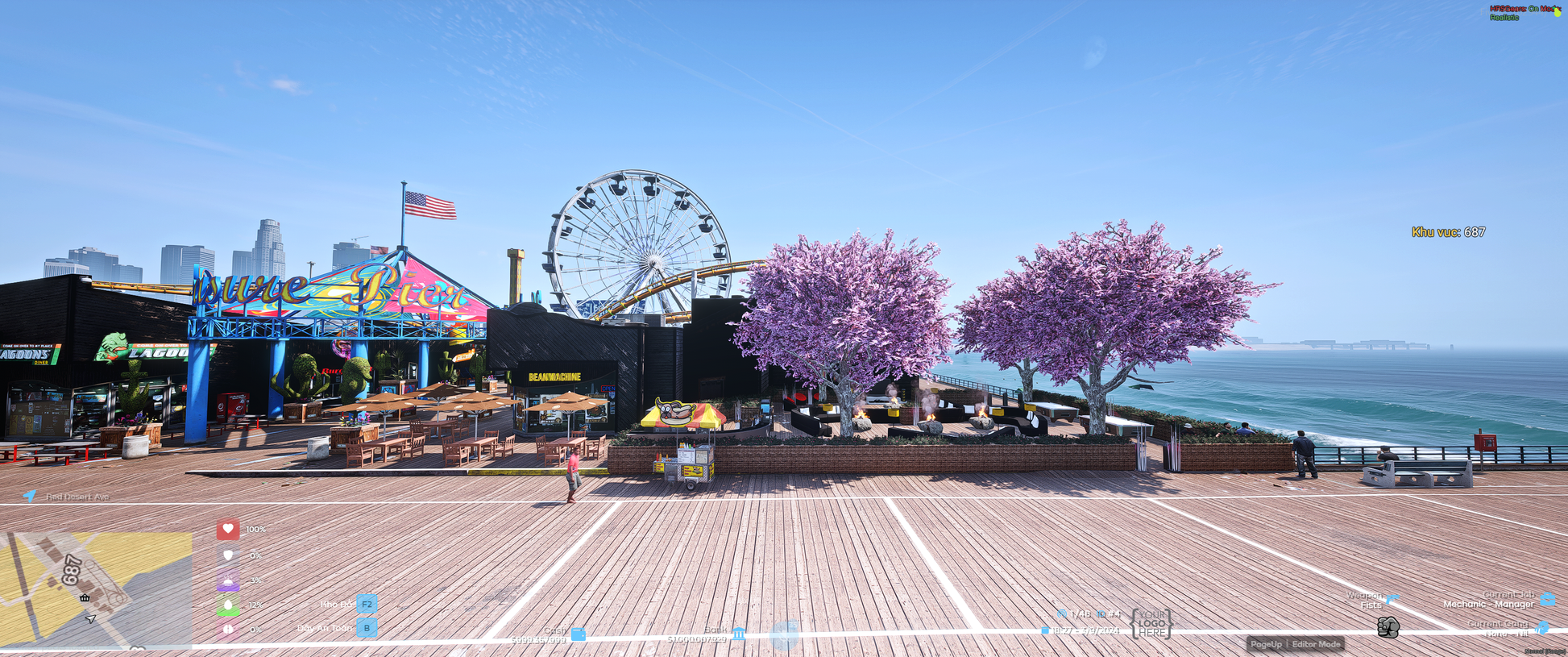1568x657 pixels.
Task: Click the pink brain stress icon
Action: point(228,629)
